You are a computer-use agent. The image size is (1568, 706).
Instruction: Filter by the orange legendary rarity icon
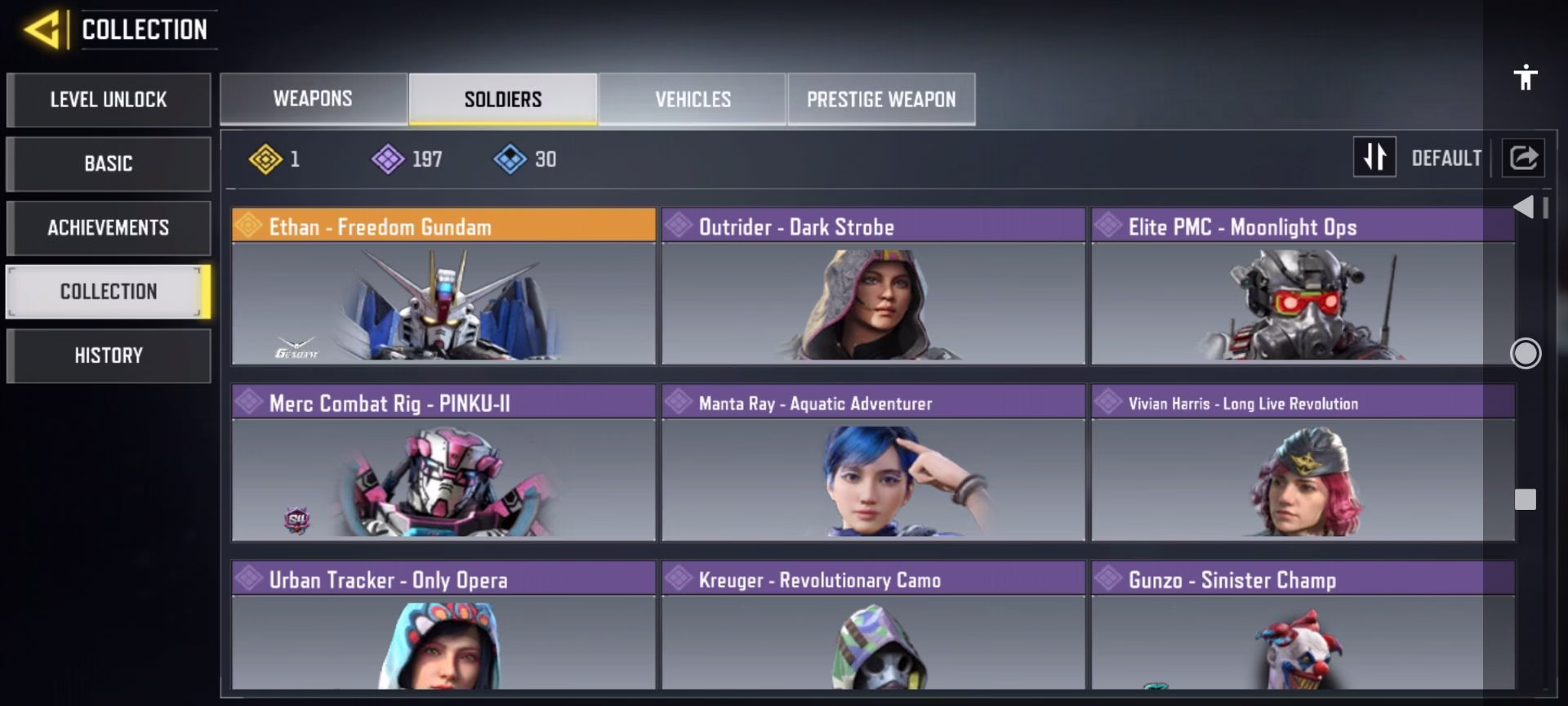pyautogui.click(x=265, y=159)
